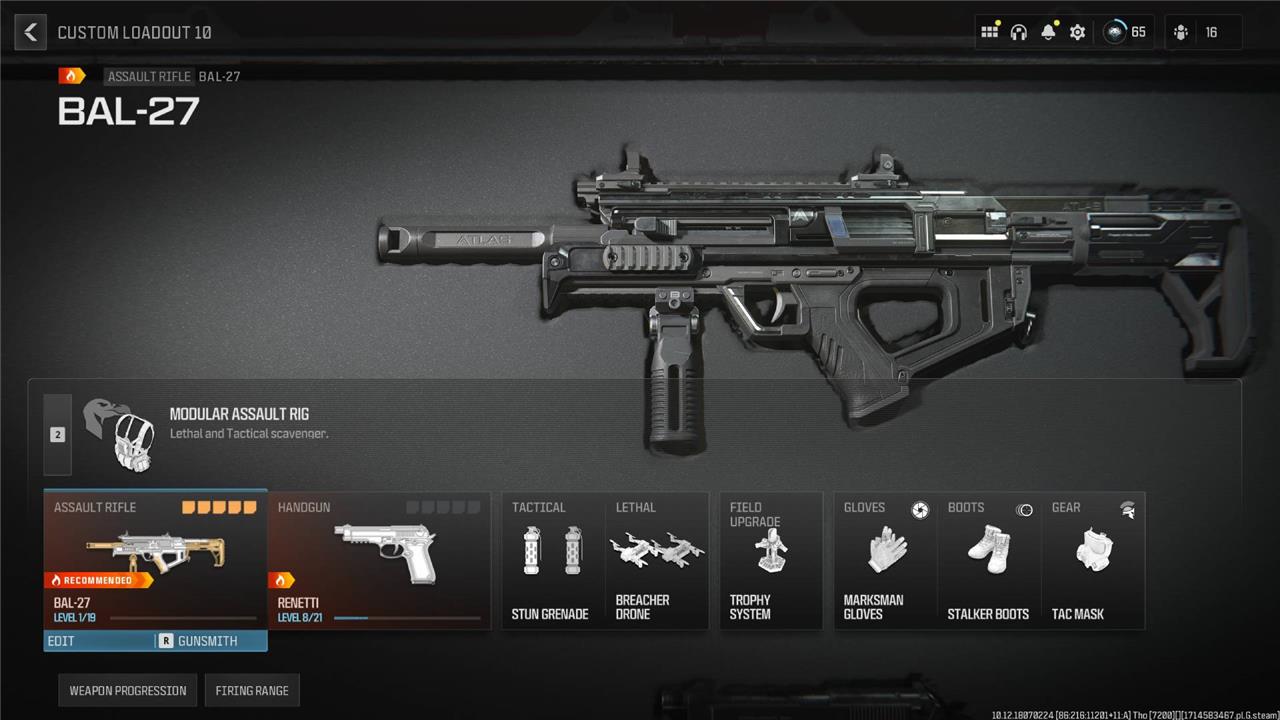Select the Trophy System field upgrade

pos(771,561)
